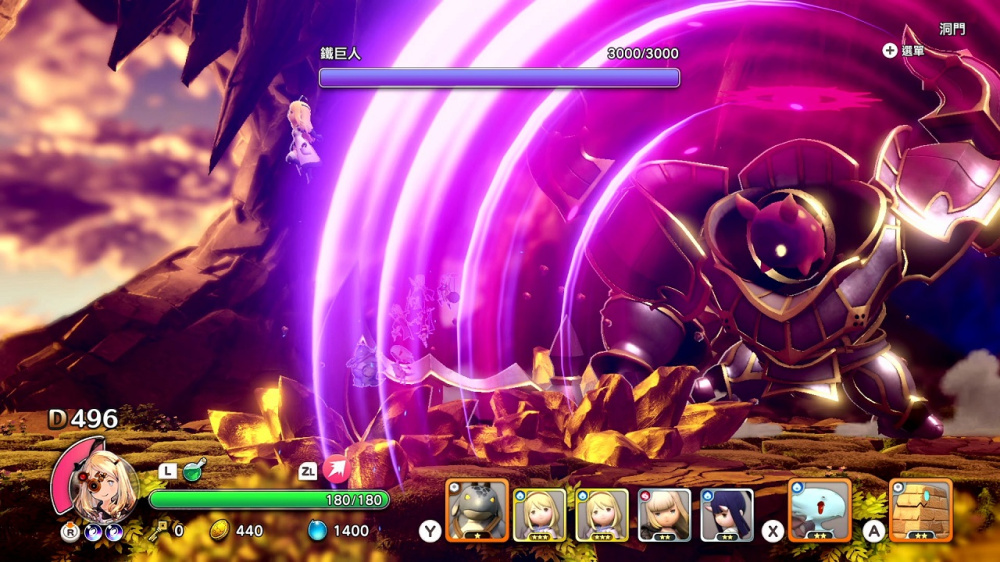This screenshot has width=1000, height=562.
Task: Select the gray lizard beast card
Action: click(x=476, y=511)
